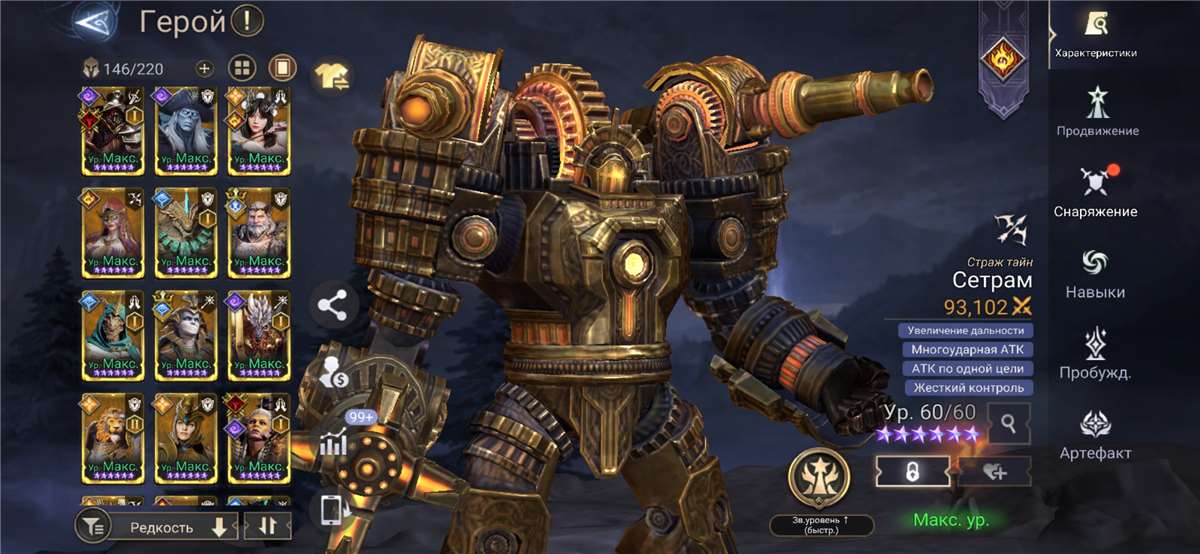Inspect hero with magnifying glass button
This screenshot has height=554, width=1200.
pyautogui.click(x=1009, y=423)
